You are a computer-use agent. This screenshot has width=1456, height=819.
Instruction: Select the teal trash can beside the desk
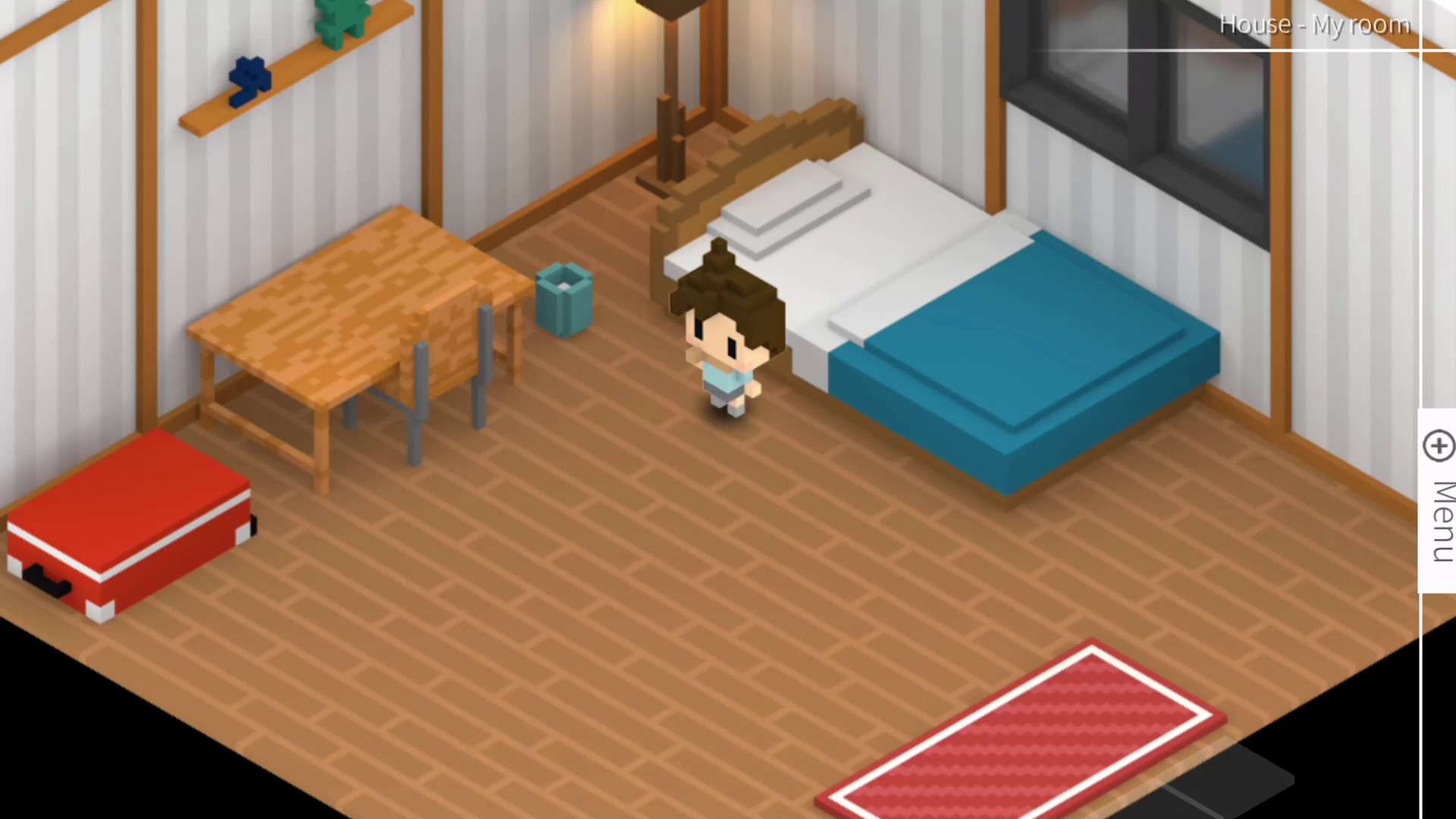point(565,300)
